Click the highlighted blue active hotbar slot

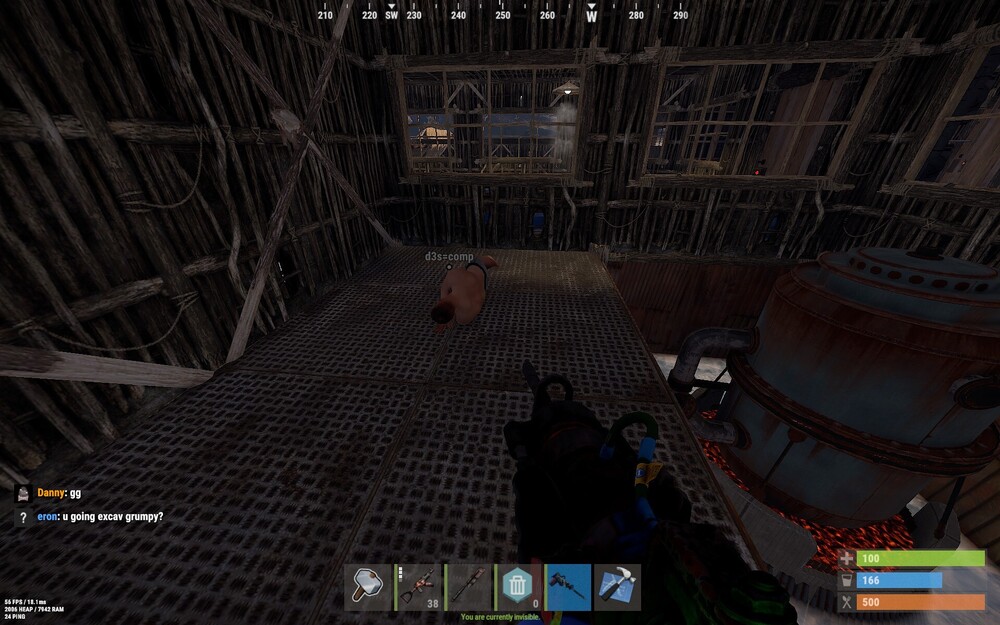click(568, 587)
